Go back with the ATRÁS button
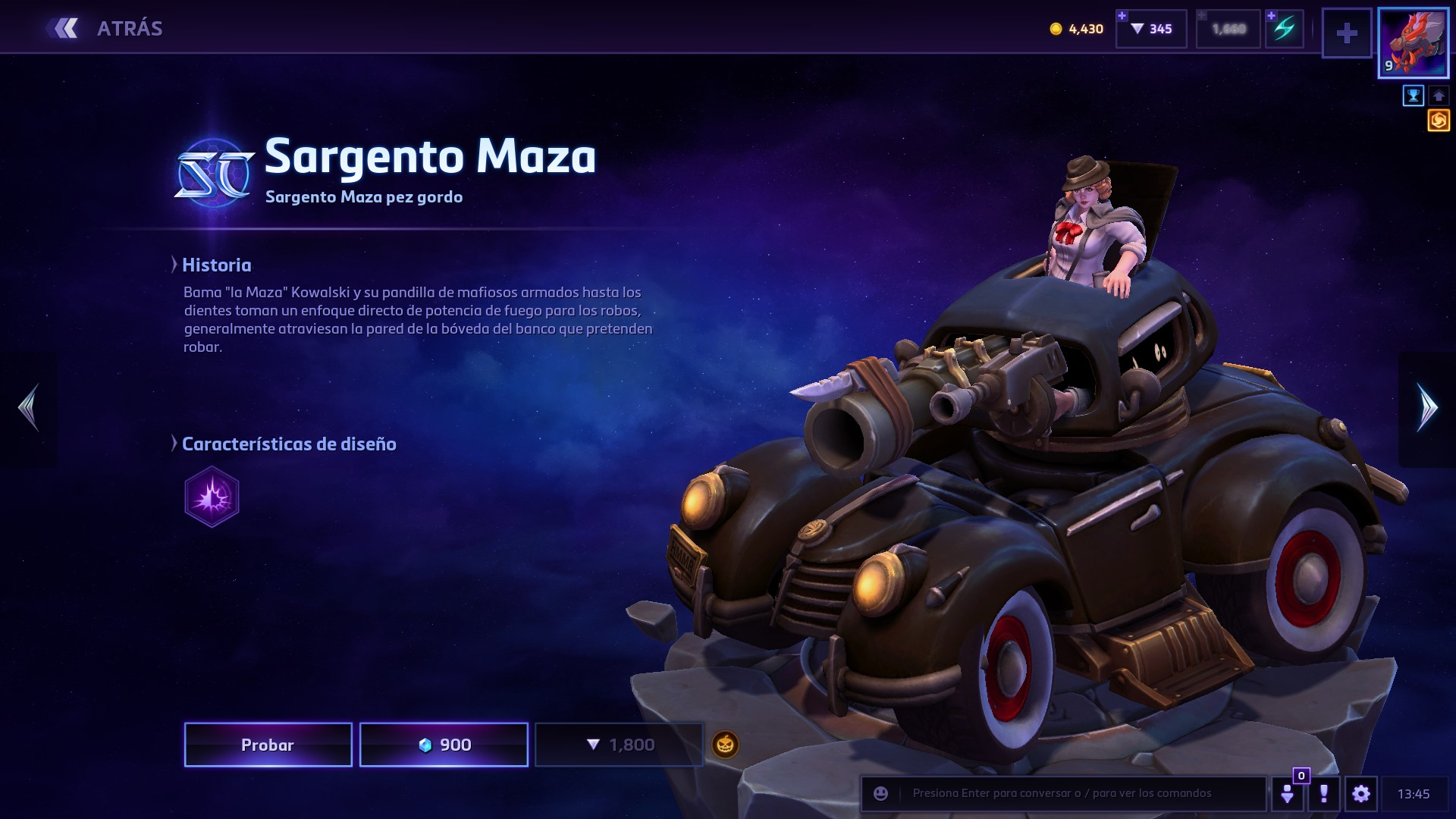The image size is (1456, 819). tap(106, 29)
